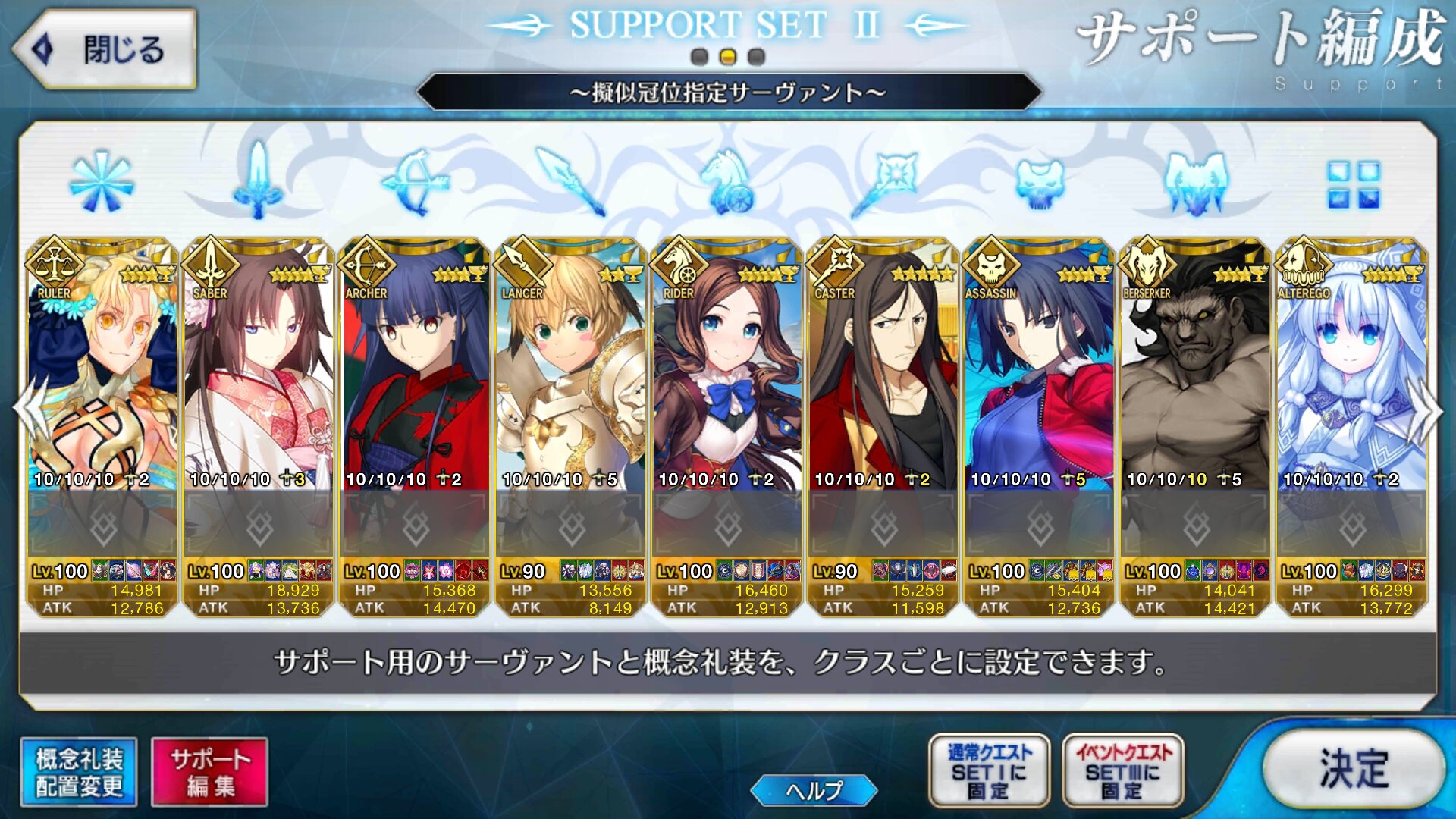Choose the Rider servant card
This screenshot has height=819, width=1456.
727,379
